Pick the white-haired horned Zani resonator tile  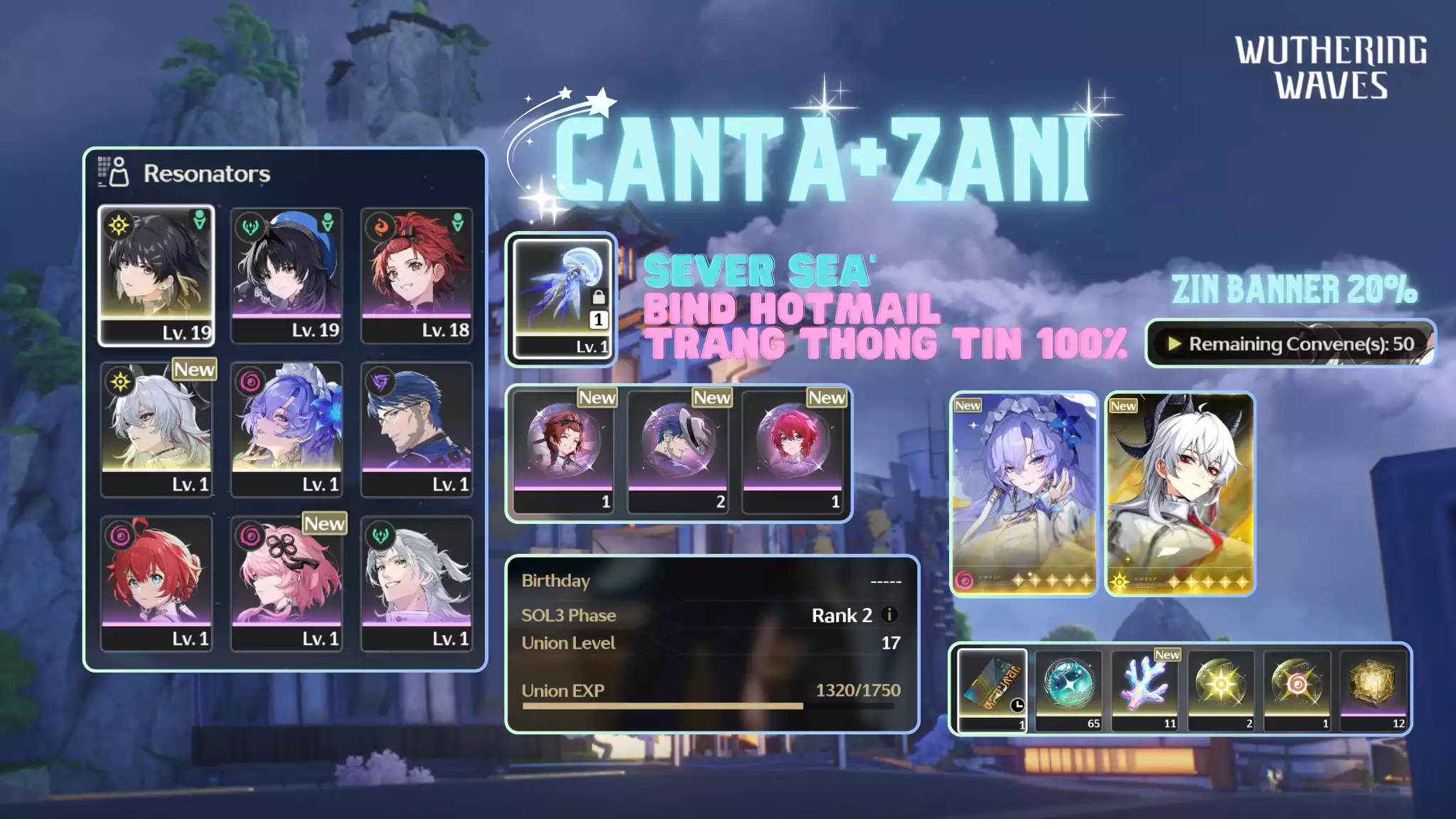click(x=156, y=429)
